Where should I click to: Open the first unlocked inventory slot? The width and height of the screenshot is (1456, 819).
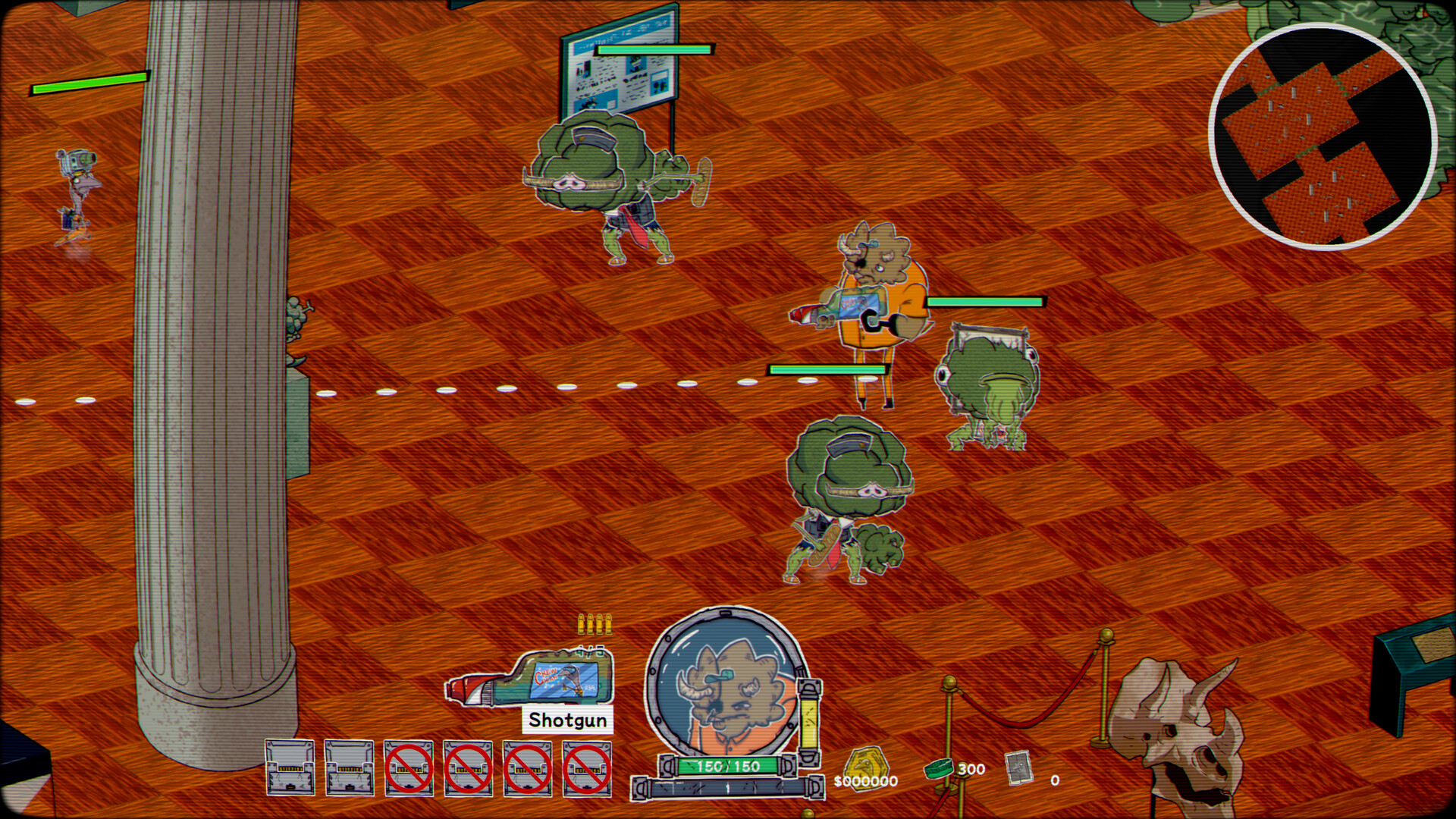289,767
